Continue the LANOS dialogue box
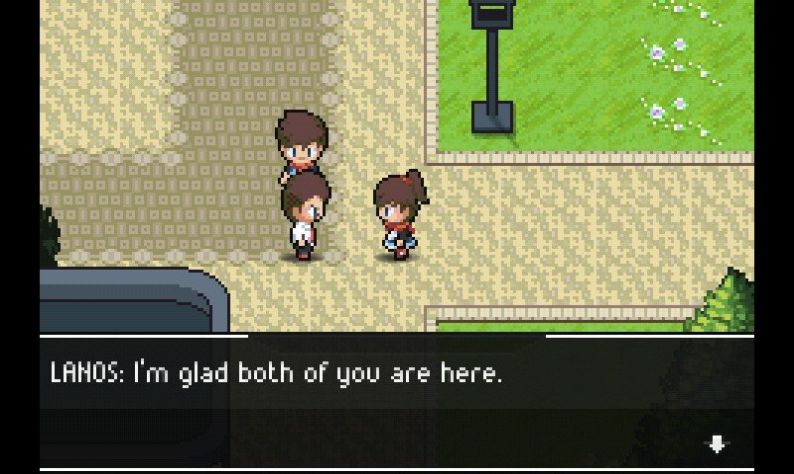Screen dimensions: 794x474 point(396,402)
